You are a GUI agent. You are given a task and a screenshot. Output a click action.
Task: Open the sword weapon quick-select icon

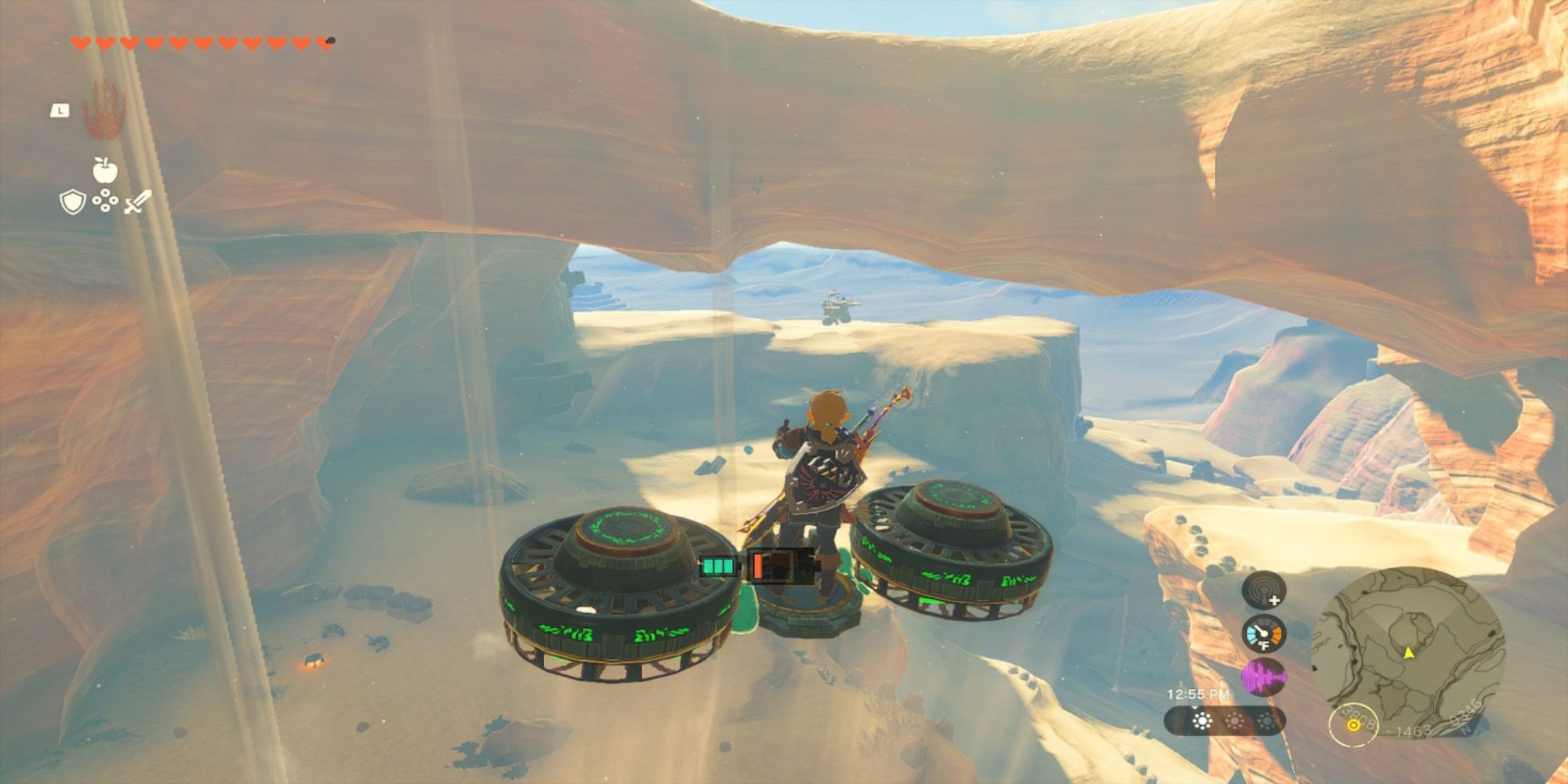click(x=137, y=202)
